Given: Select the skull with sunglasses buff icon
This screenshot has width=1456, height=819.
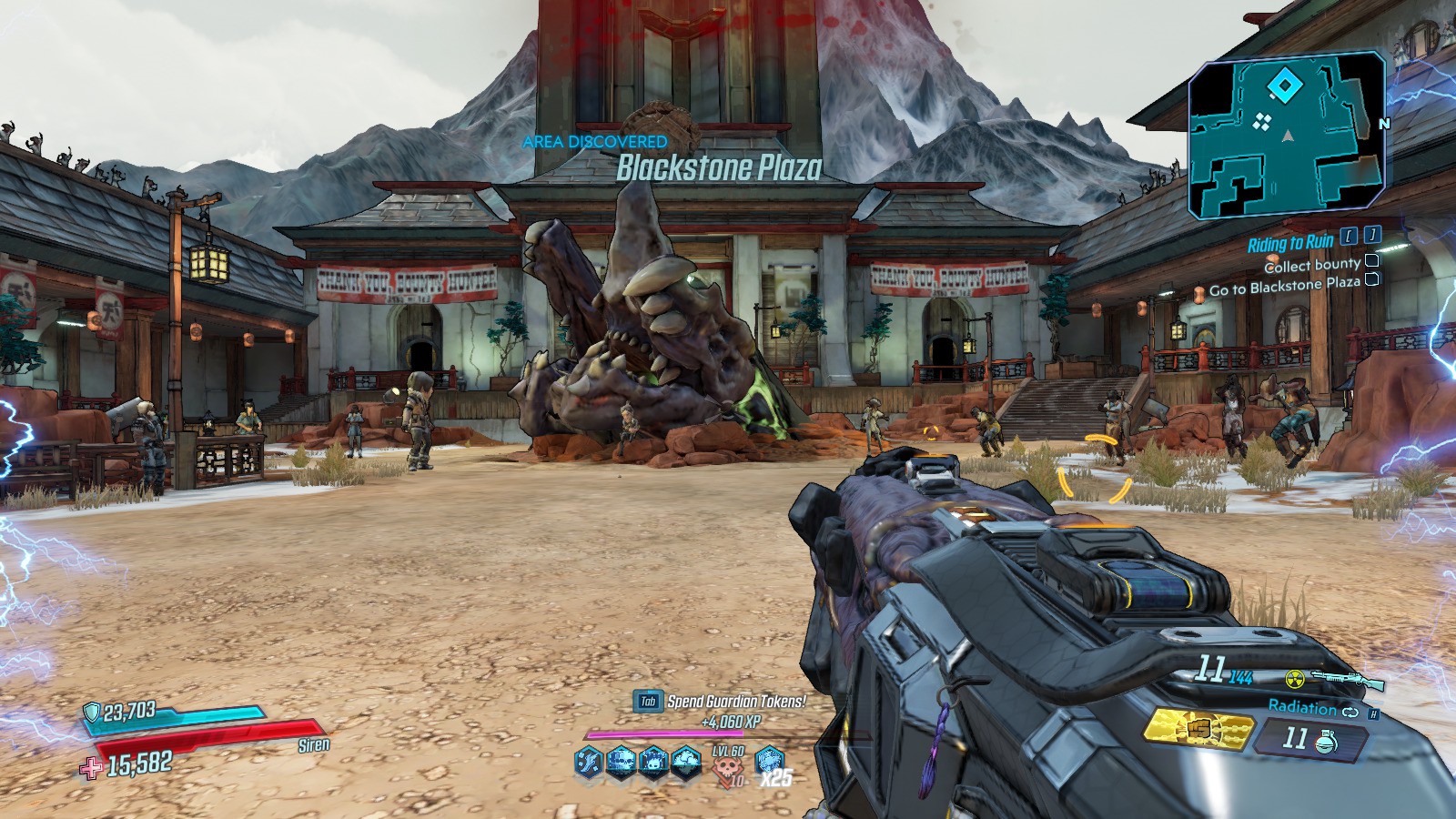Looking at the screenshot, I should [622, 762].
